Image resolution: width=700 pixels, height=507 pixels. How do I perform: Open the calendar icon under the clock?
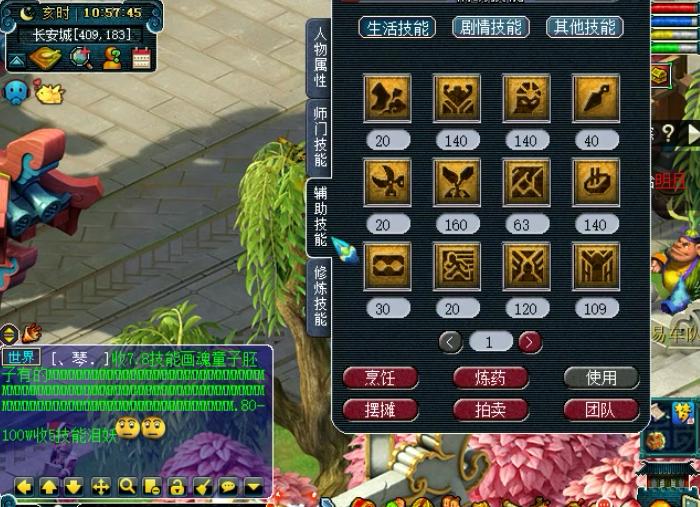(141, 59)
